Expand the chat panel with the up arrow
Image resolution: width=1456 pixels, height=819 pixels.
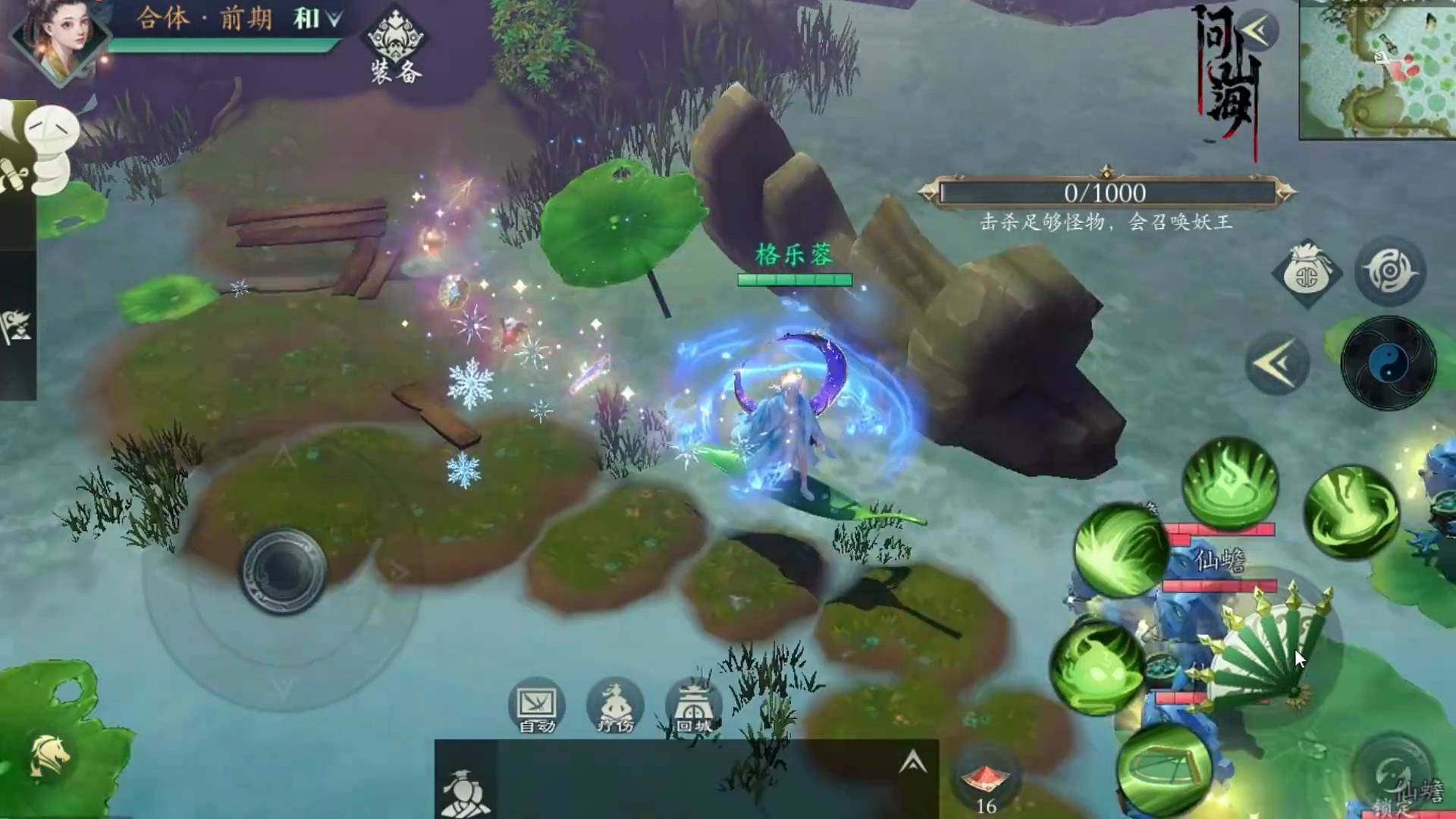(x=913, y=761)
